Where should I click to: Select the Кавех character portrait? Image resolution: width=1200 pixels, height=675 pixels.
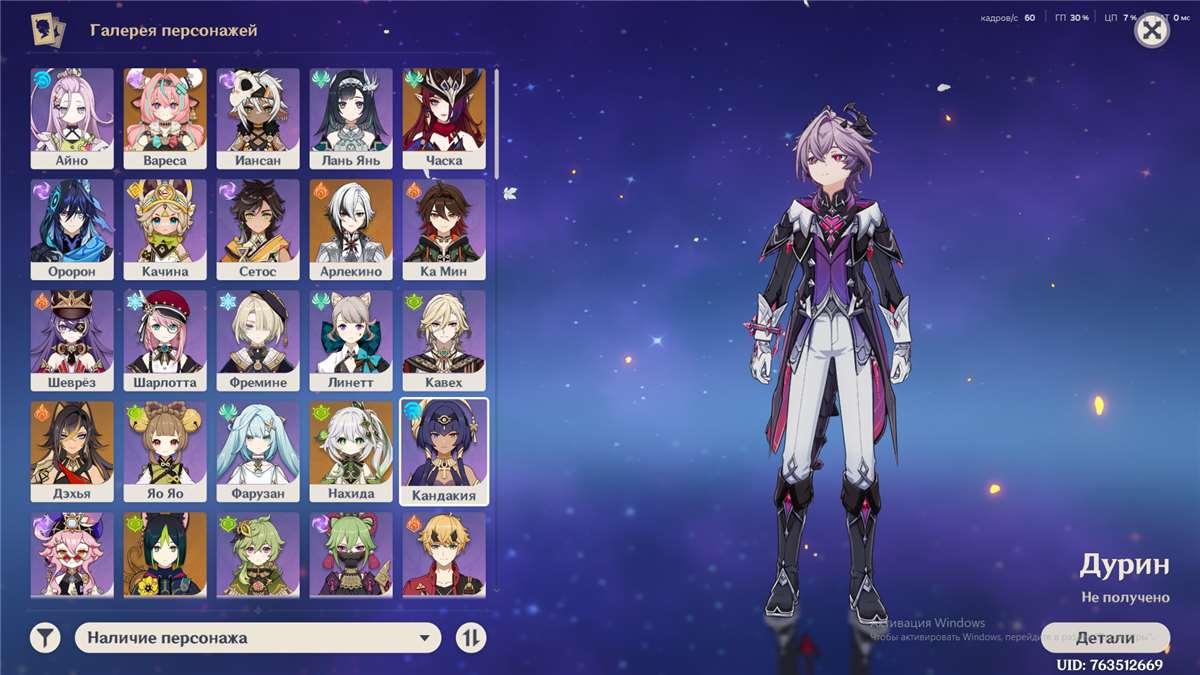444,339
